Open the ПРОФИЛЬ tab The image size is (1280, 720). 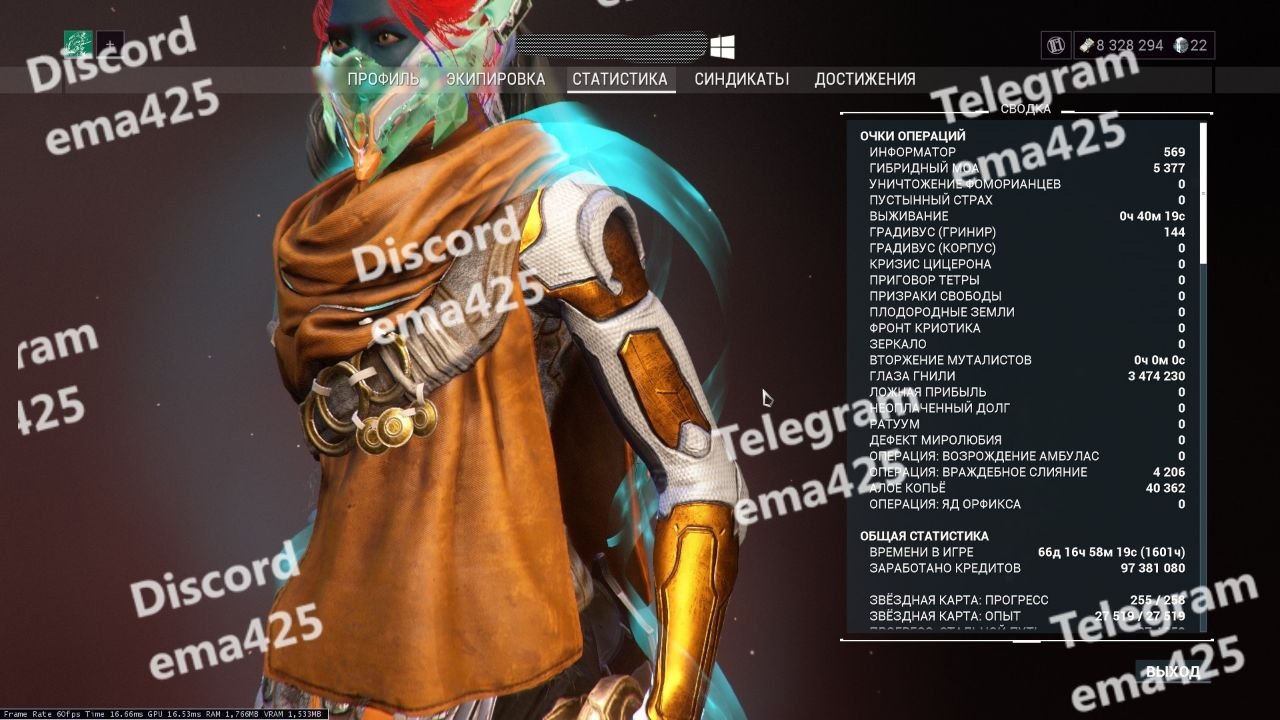[383, 79]
